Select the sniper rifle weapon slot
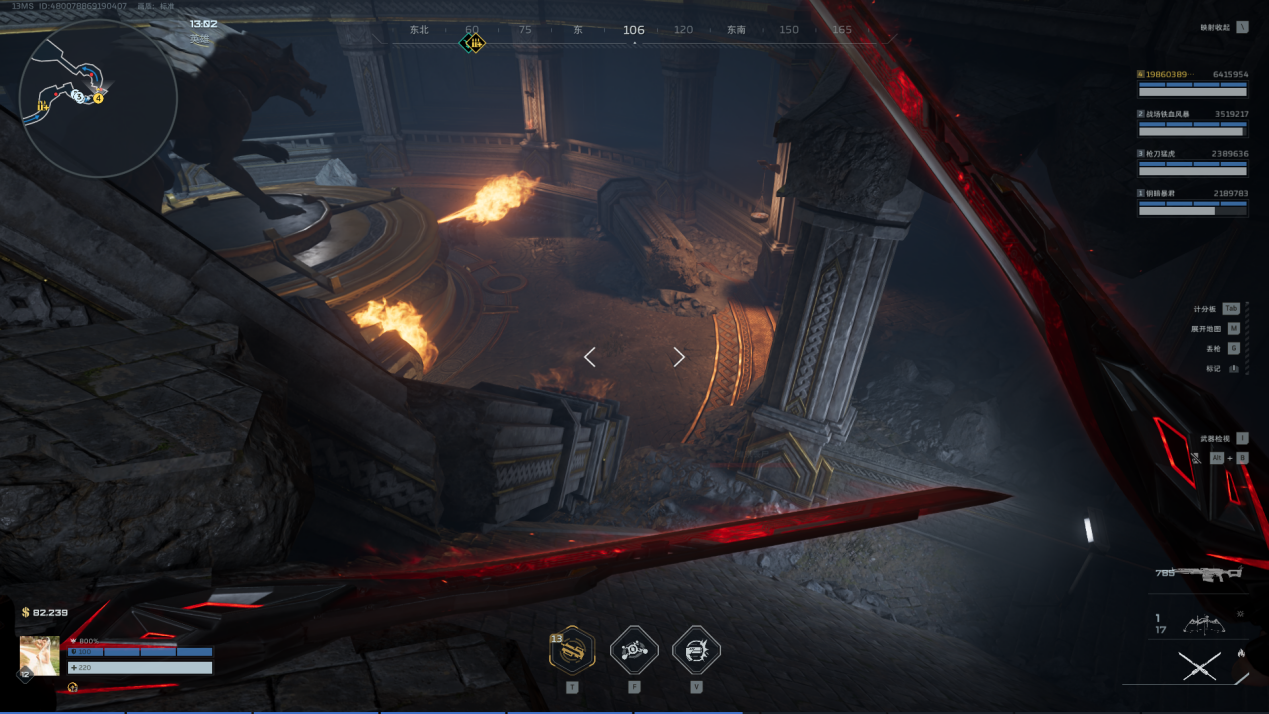Image resolution: width=1269 pixels, height=714 pixels. coord(1210,574)
